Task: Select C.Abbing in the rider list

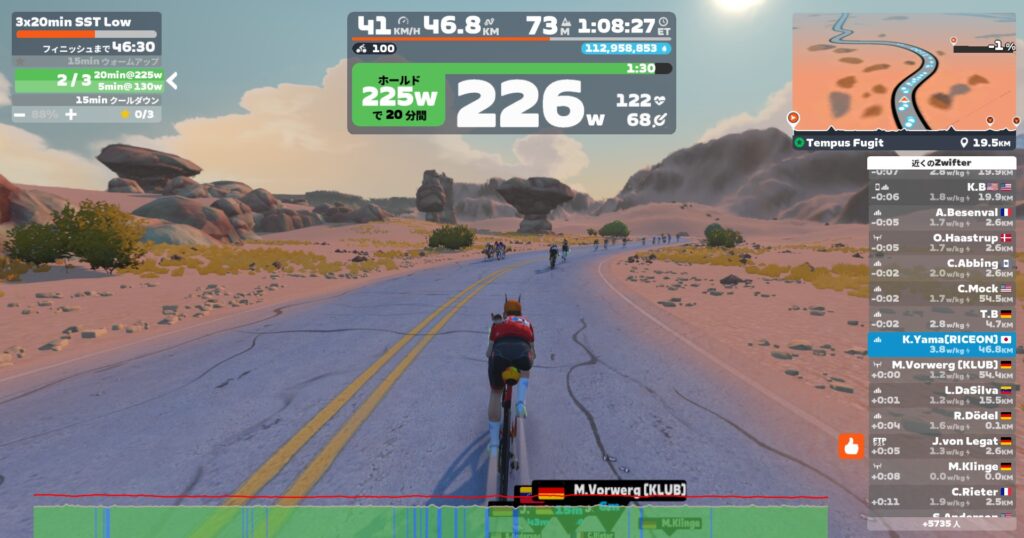Action: pyautogui.click(x=941, y=268)
